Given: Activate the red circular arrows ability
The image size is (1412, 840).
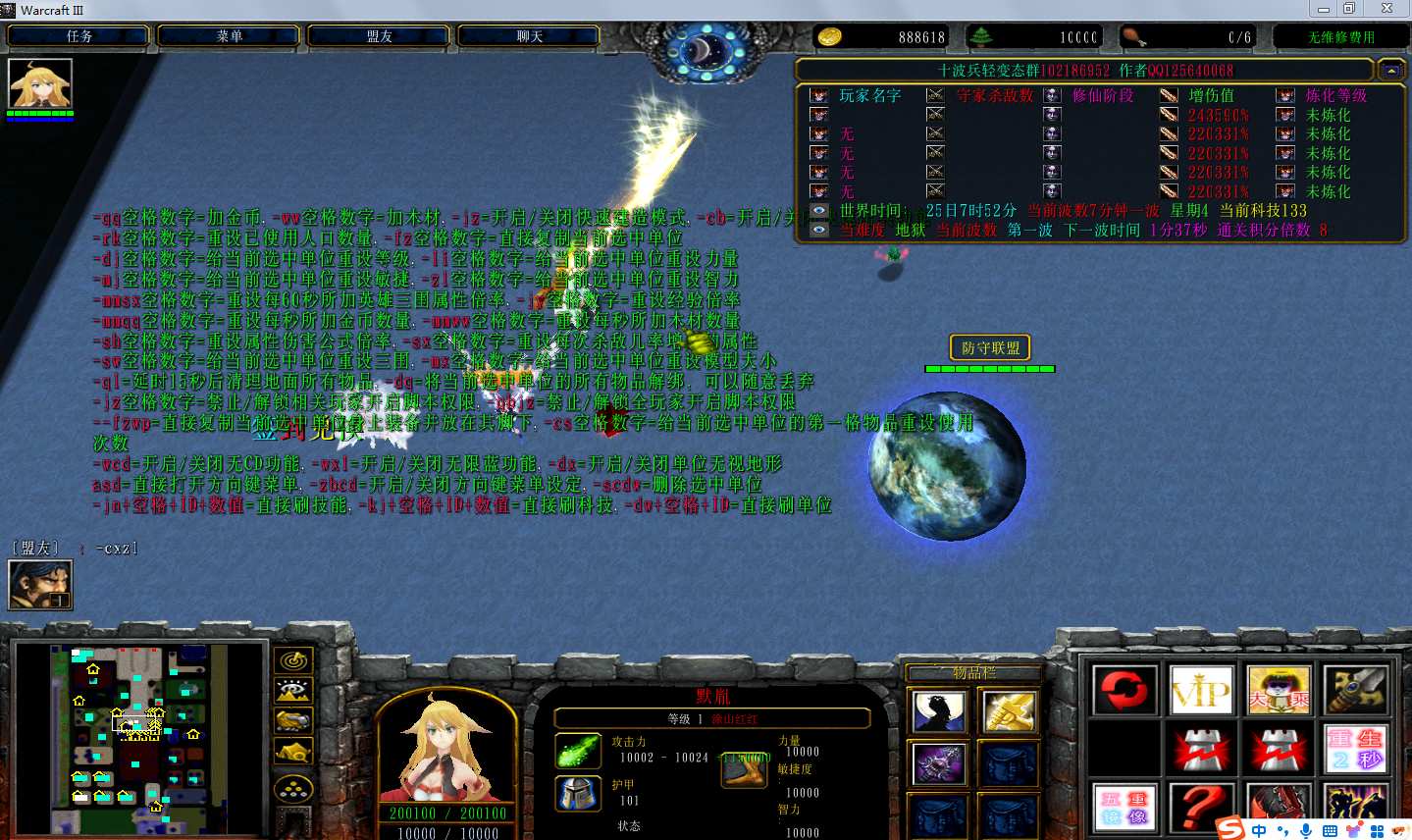Looking at the screenshot, I should click(x=1124, y=690).
